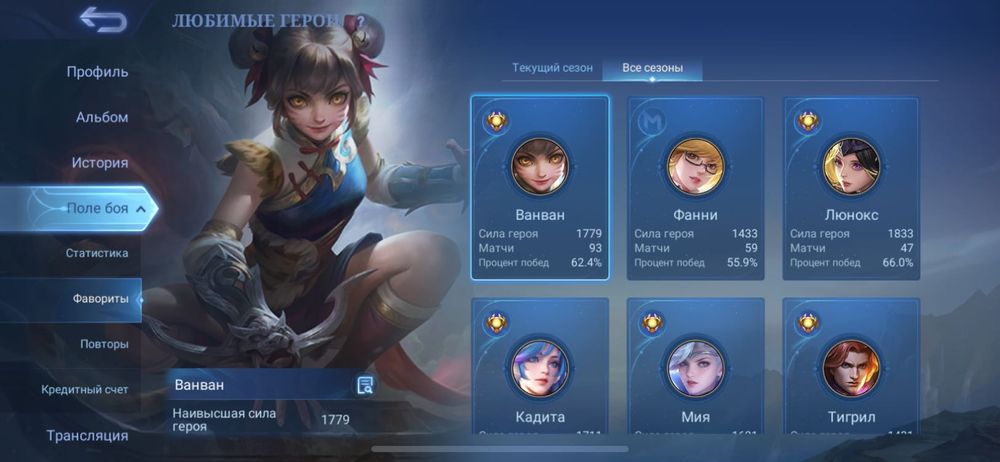This screenshot has height=462, width=1000.
Task: Choose the Люнокс hero card
Action: pos(852,188)
